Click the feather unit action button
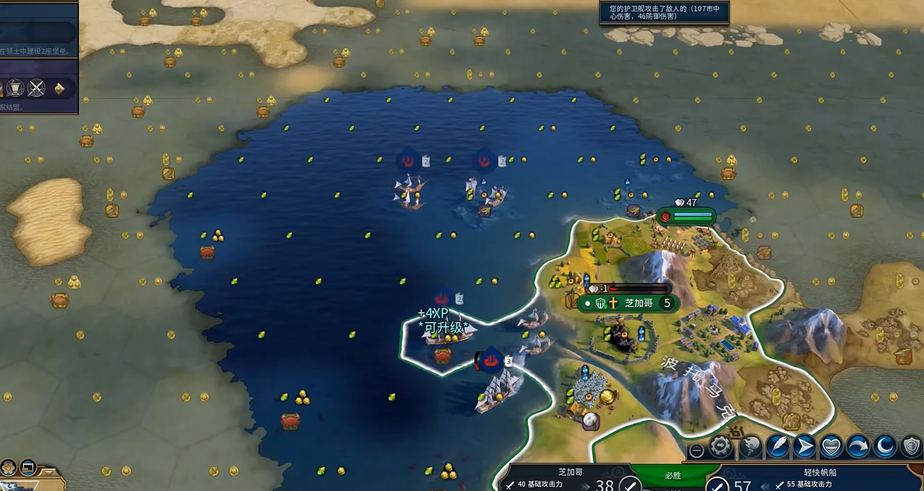The height and width of the screenshot is (491, 924). click(778, 447)
